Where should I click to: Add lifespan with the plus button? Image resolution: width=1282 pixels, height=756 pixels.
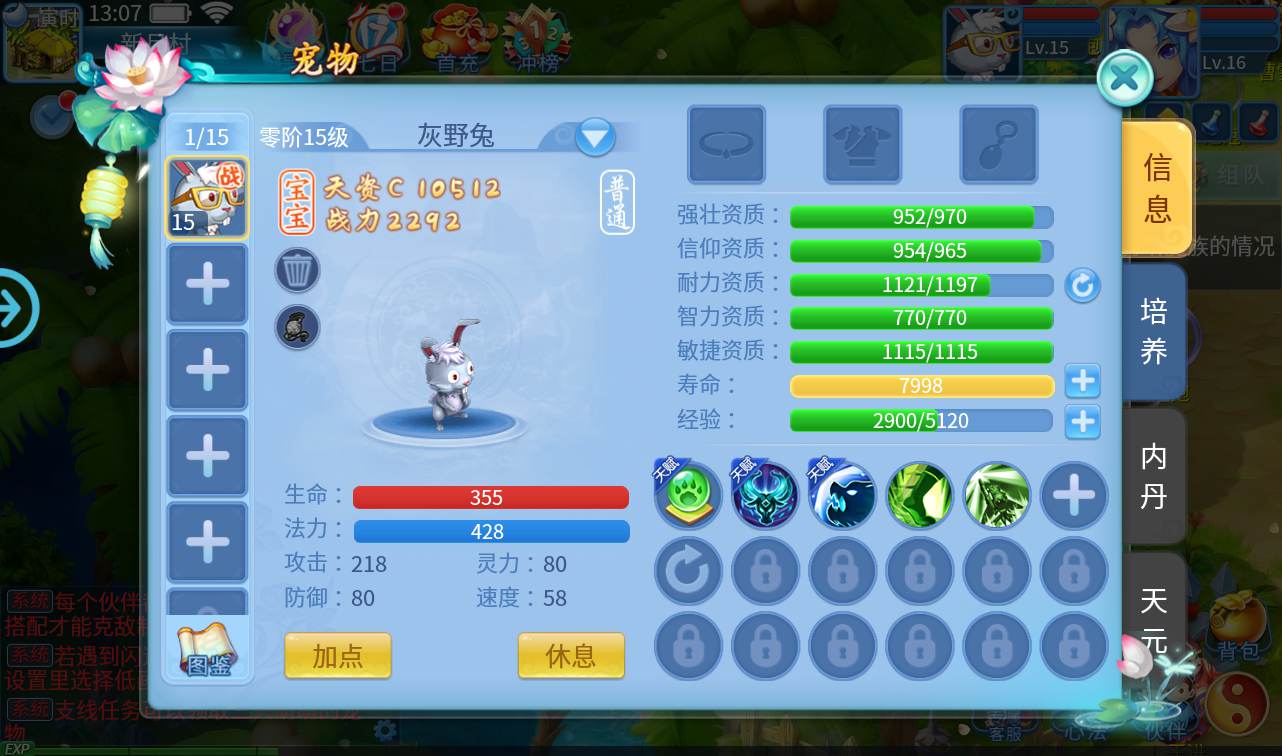point(1082,382)
